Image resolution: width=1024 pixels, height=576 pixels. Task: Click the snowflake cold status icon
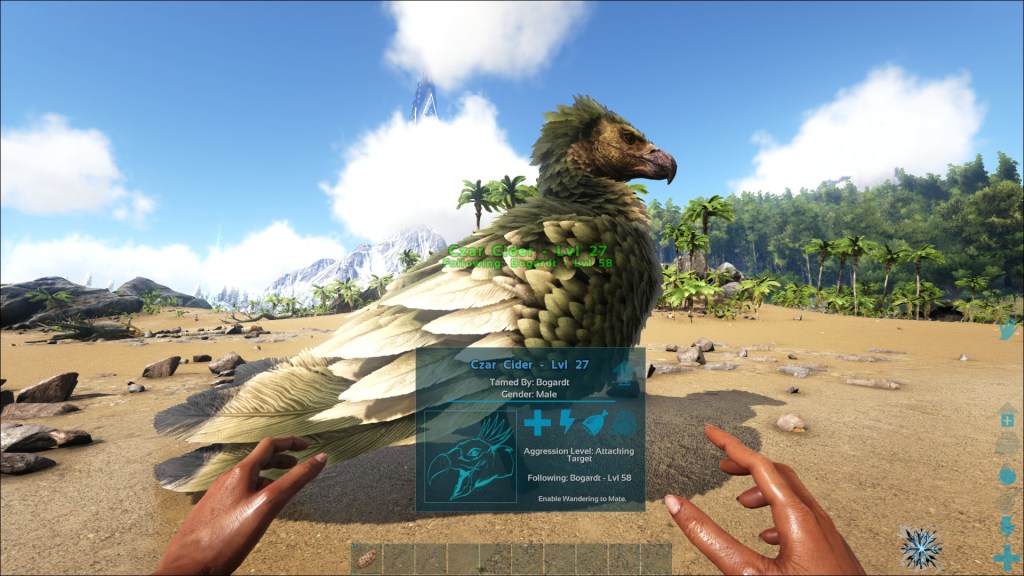point(921,547)
